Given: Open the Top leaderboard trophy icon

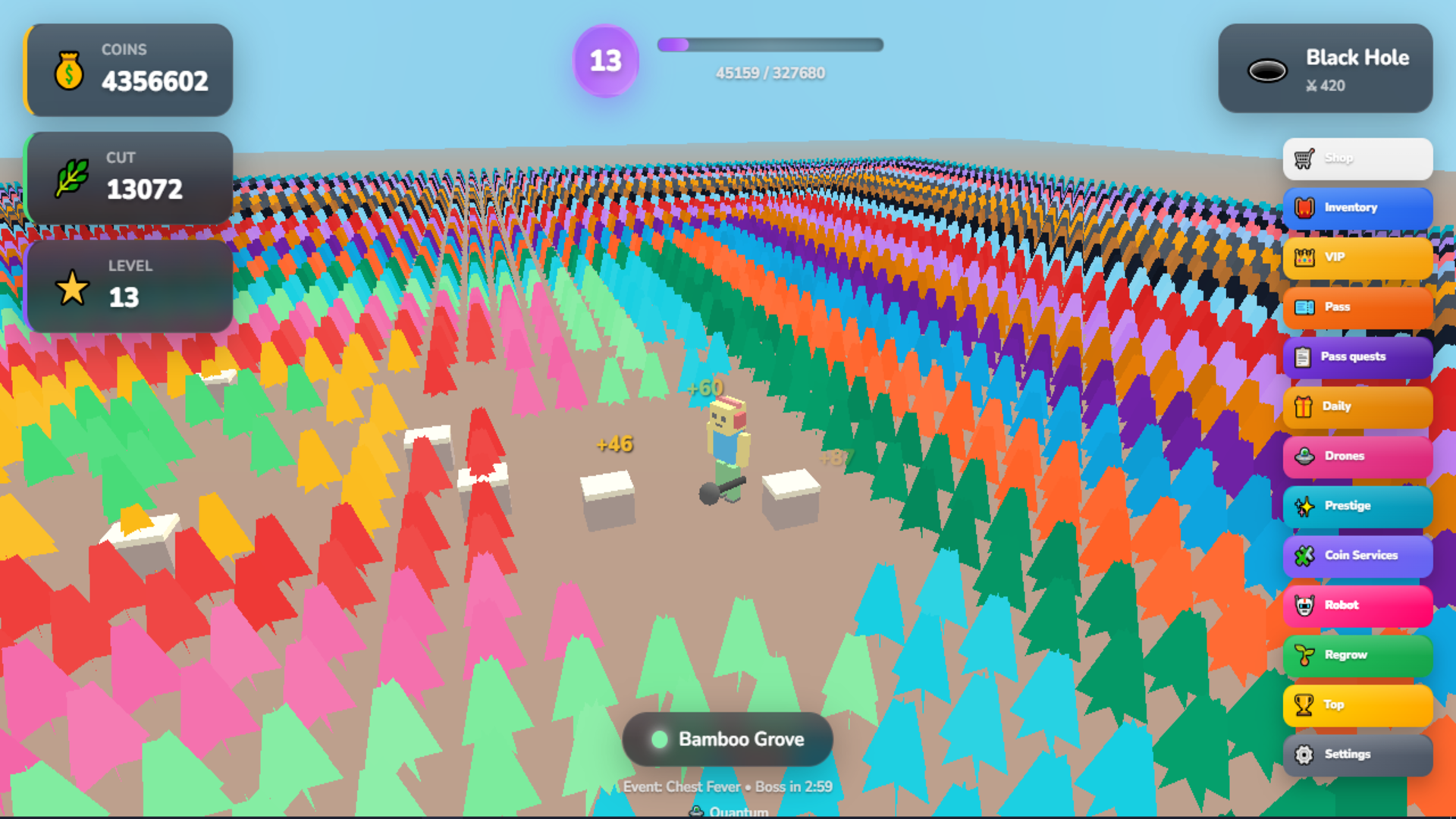Looking at the screenshot, I should [1303, 704].
